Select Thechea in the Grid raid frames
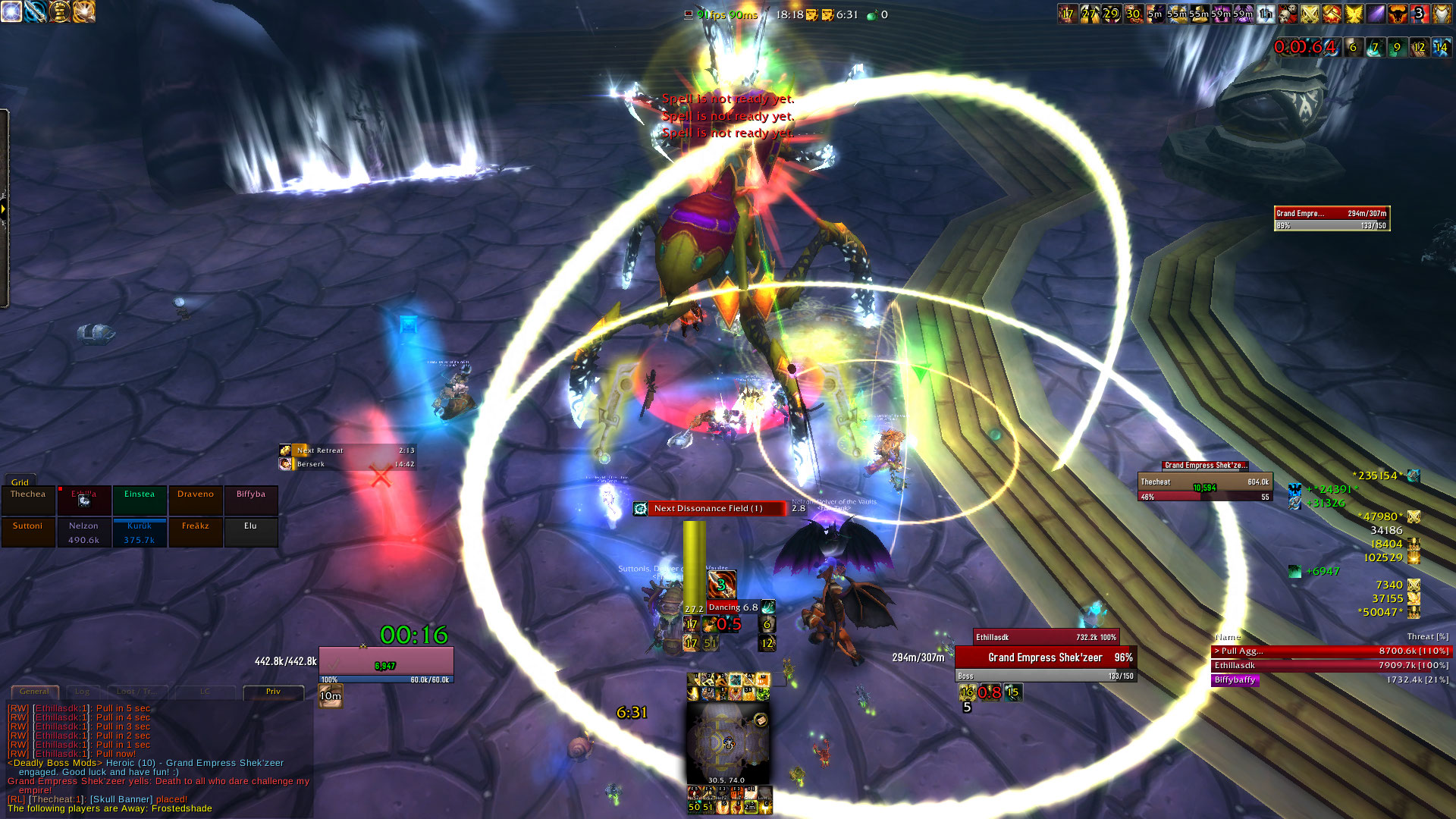Screen dimensions: 1456x819 (x=28, y=500)
